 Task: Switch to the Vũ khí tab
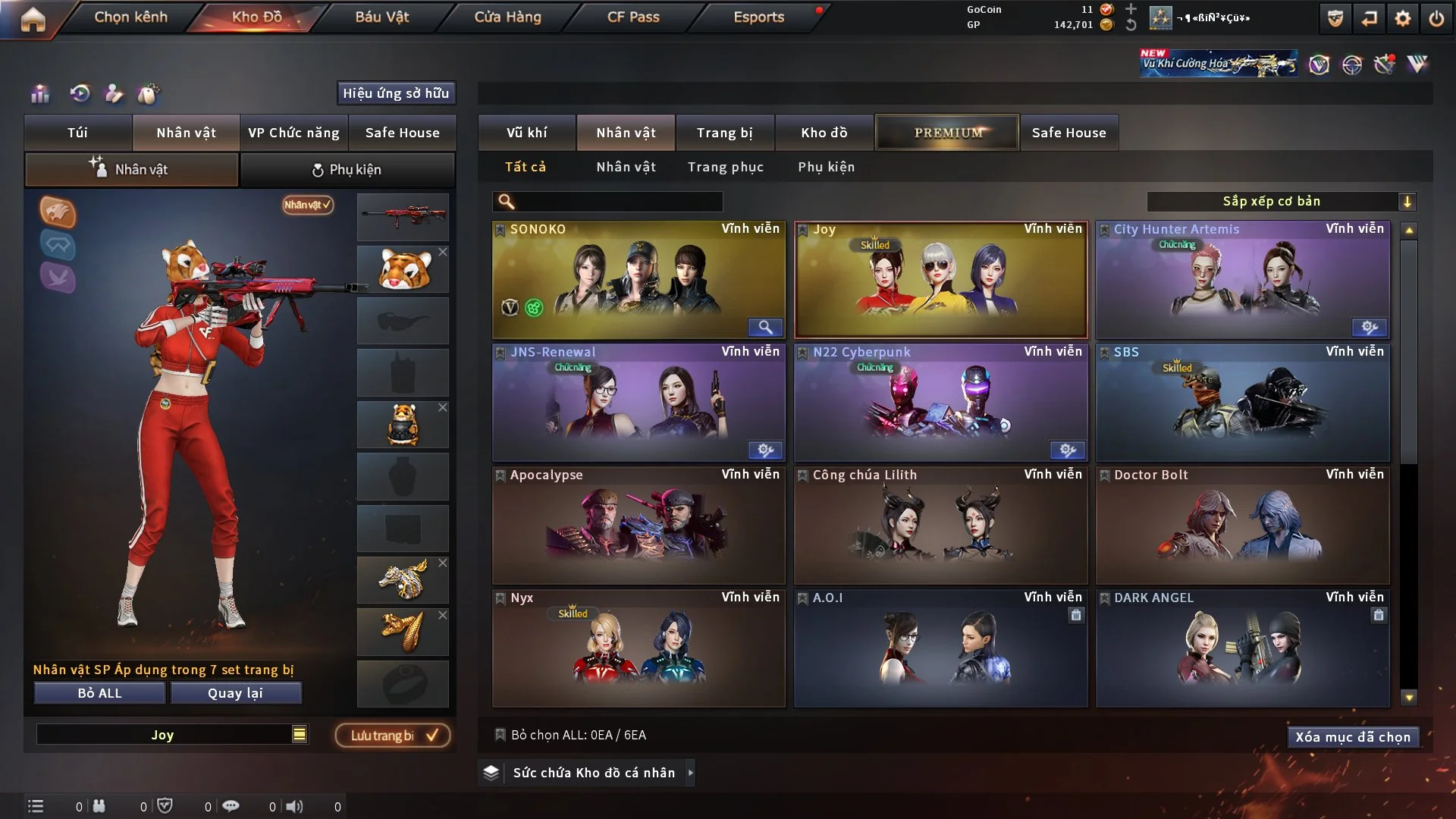526,133
